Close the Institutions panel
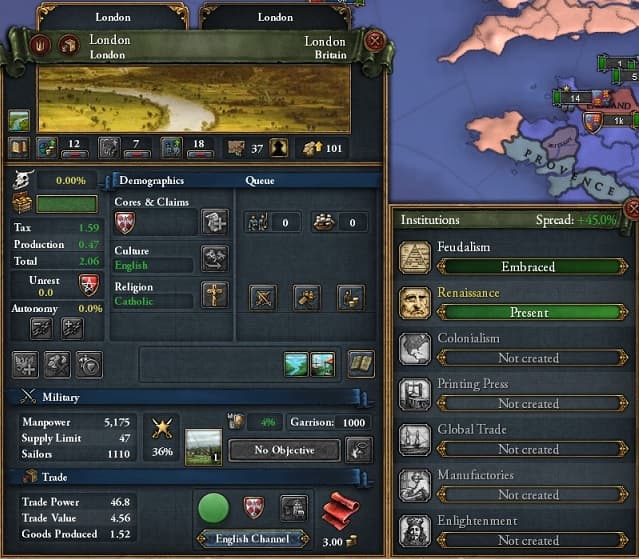639x559 pixels. click(632, 209)
